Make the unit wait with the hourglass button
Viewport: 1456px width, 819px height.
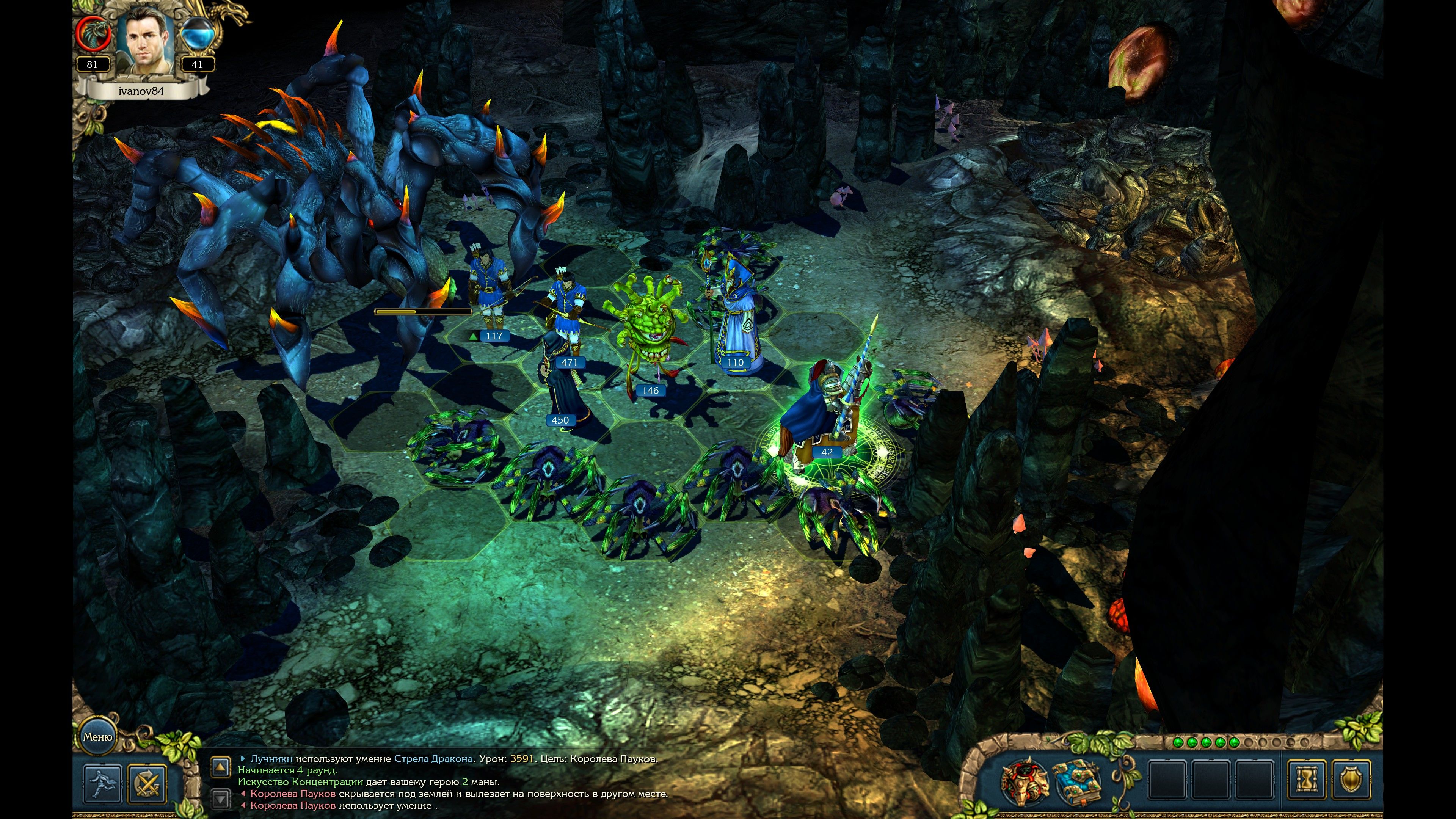1306,781
